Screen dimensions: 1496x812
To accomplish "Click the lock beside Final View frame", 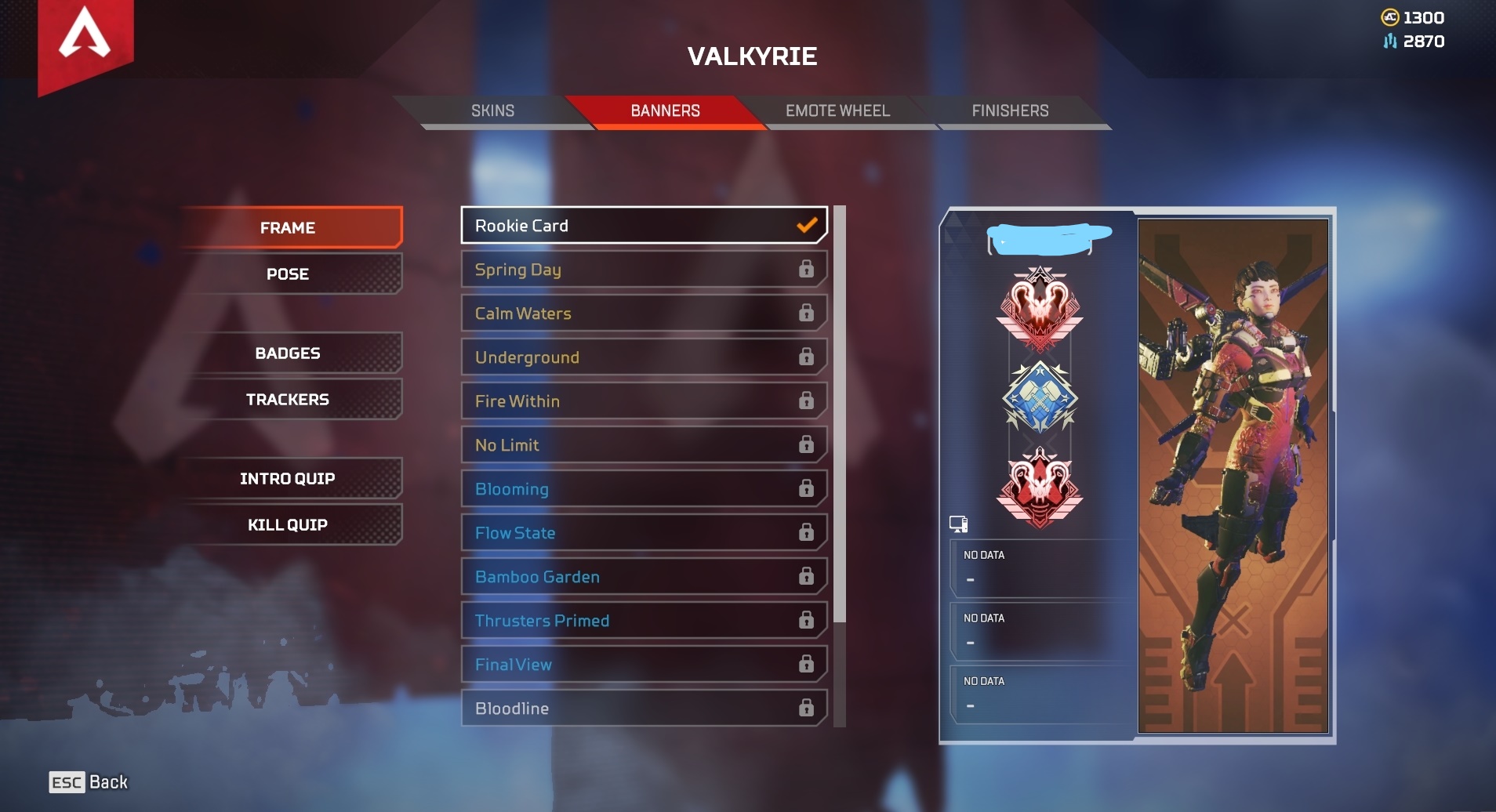I will [807, 664].
